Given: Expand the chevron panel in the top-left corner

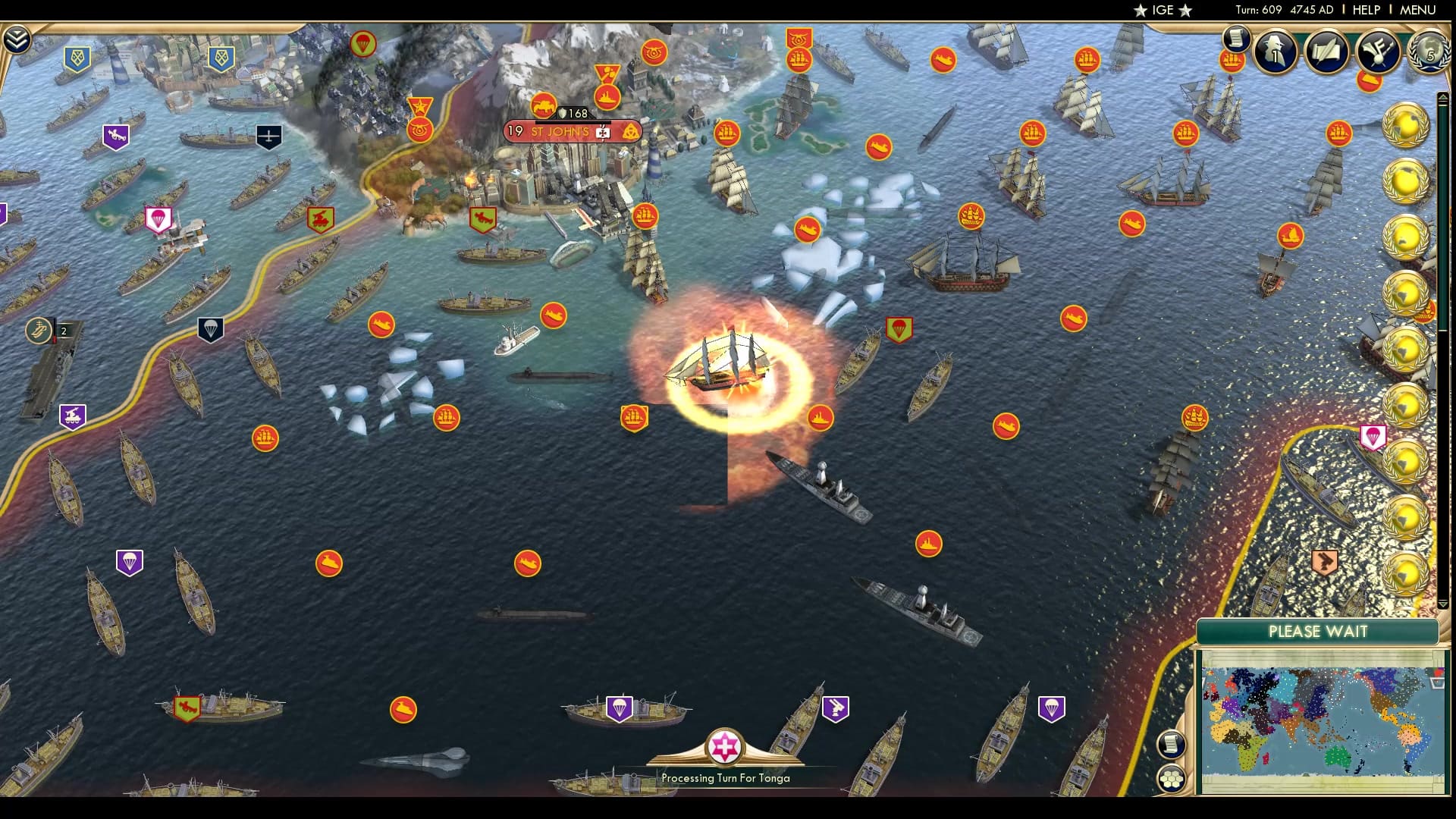Looking at the screenshot, I should pyautogui.click(x=16, y=36).
